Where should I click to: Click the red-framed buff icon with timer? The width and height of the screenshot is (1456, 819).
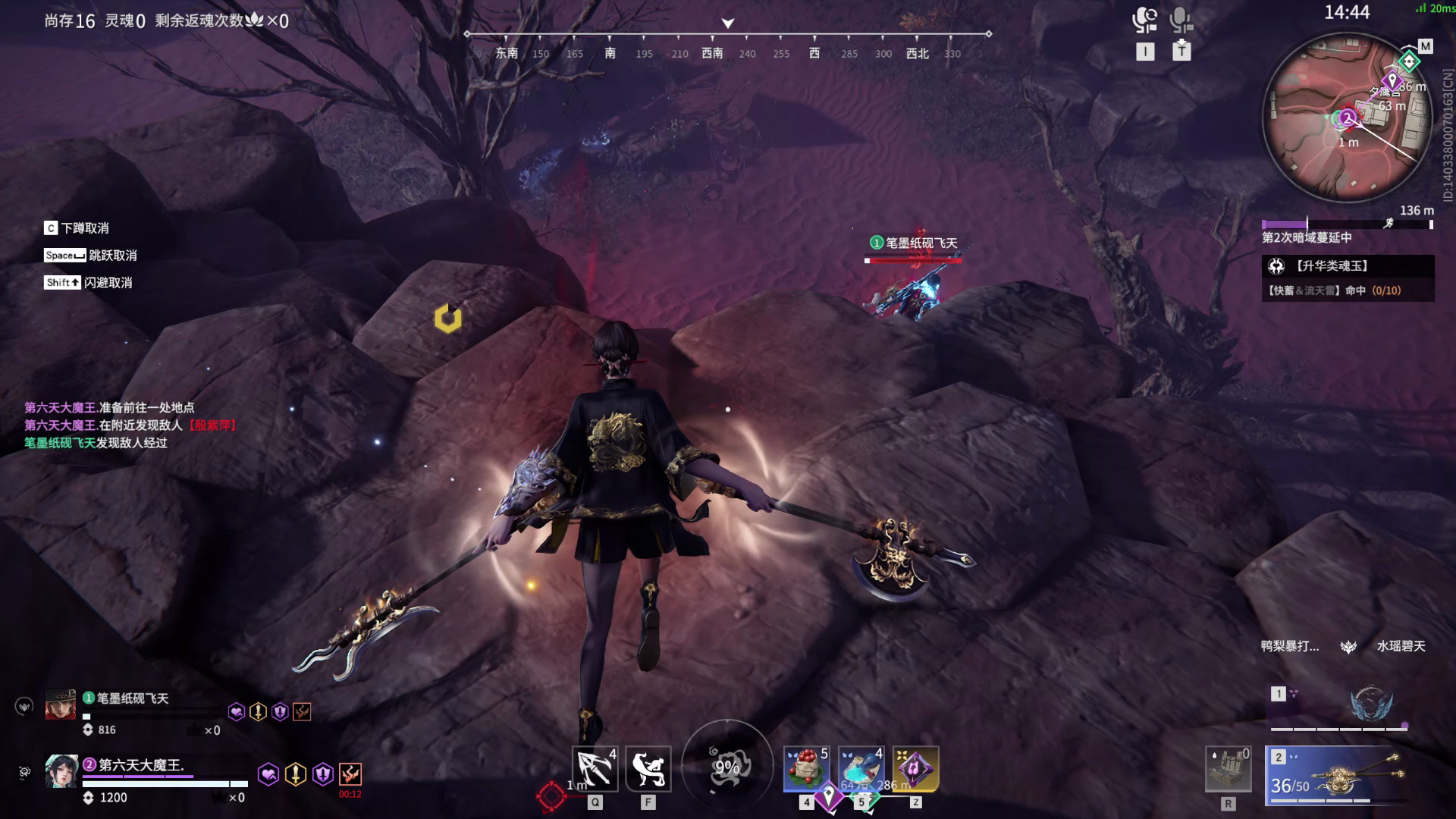click(x=350, y=774)
